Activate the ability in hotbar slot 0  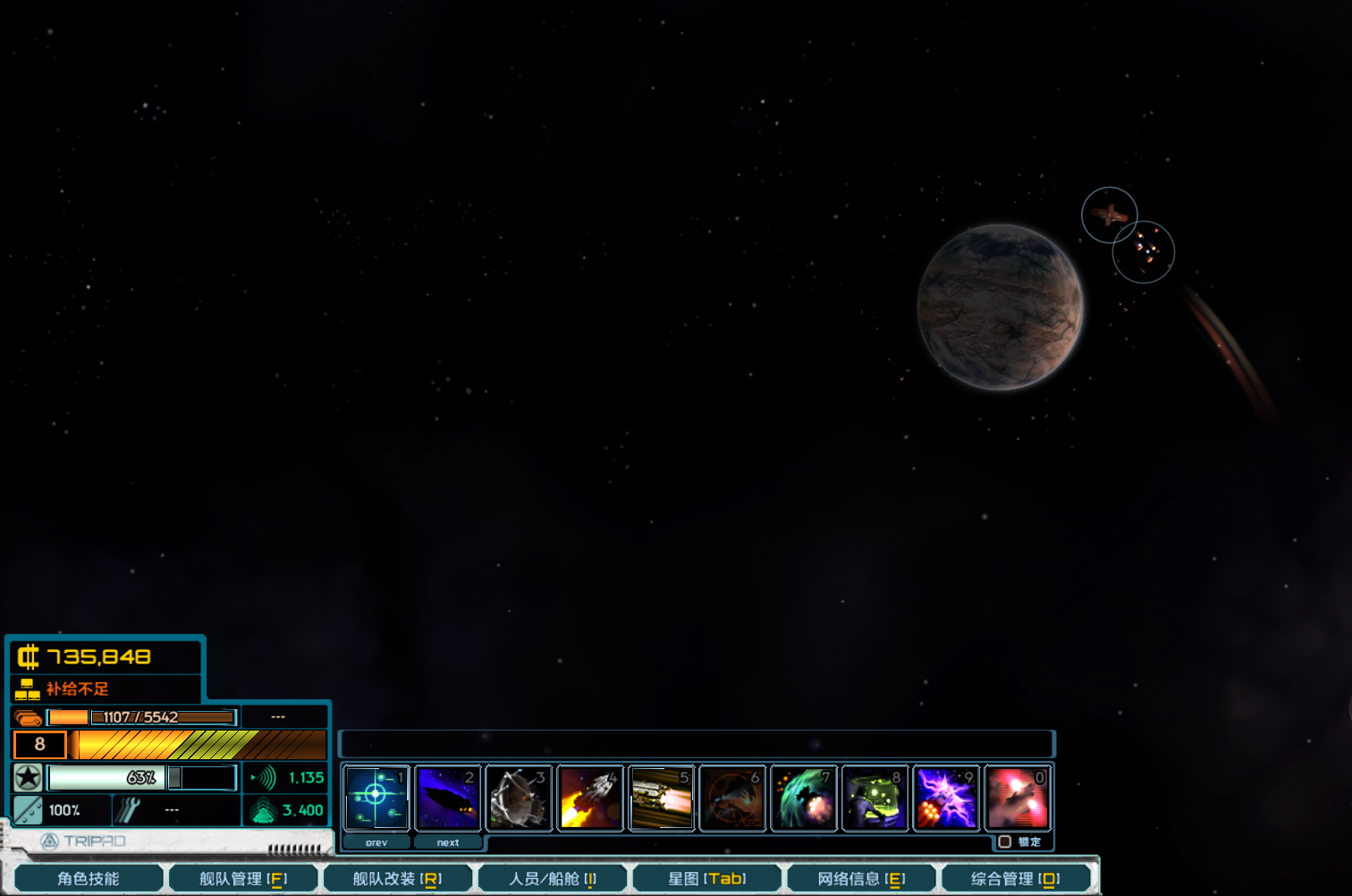pos(1017,797)
